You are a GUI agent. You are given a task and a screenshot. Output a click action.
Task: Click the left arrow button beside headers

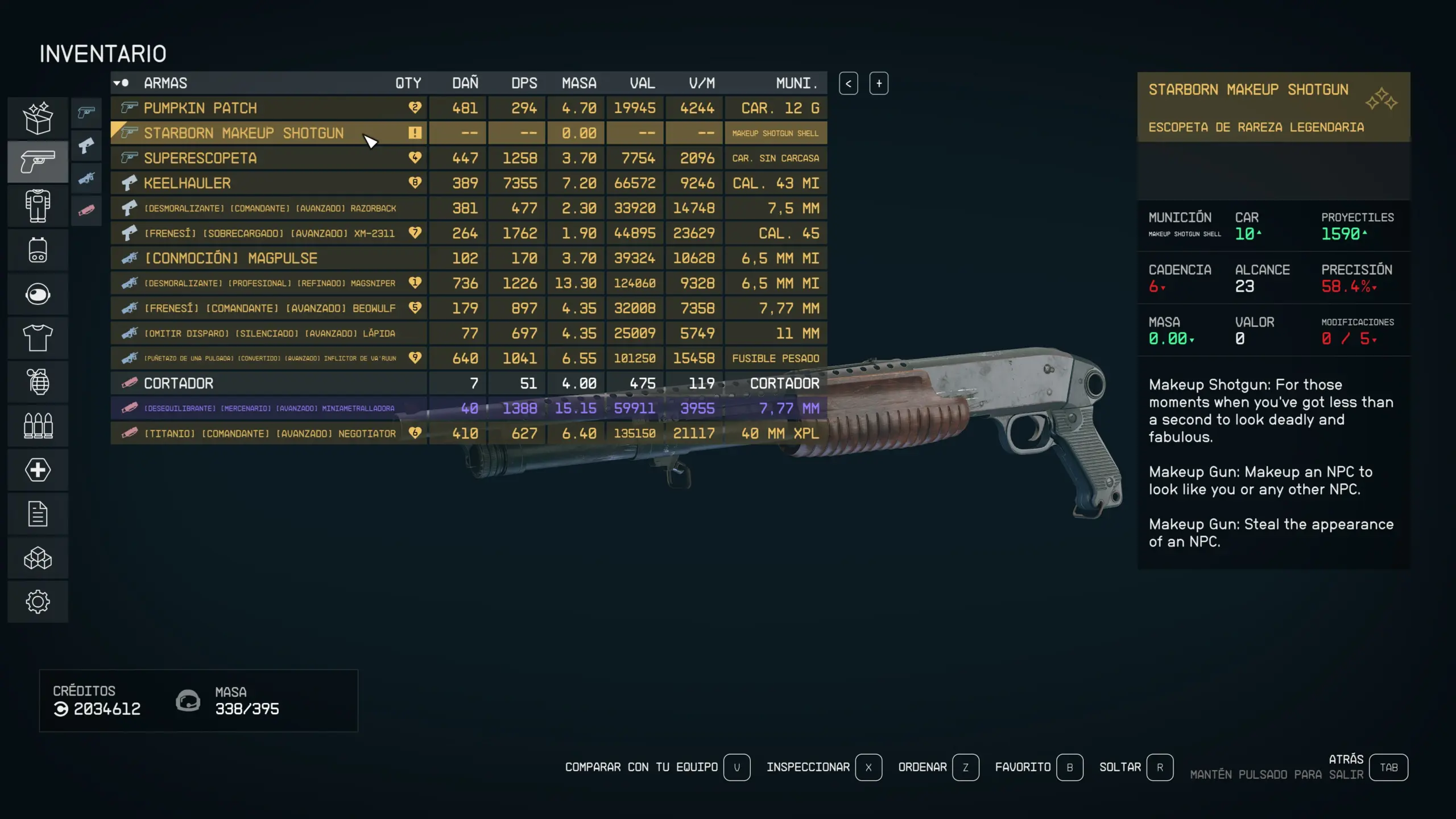(x=848, y=84)
